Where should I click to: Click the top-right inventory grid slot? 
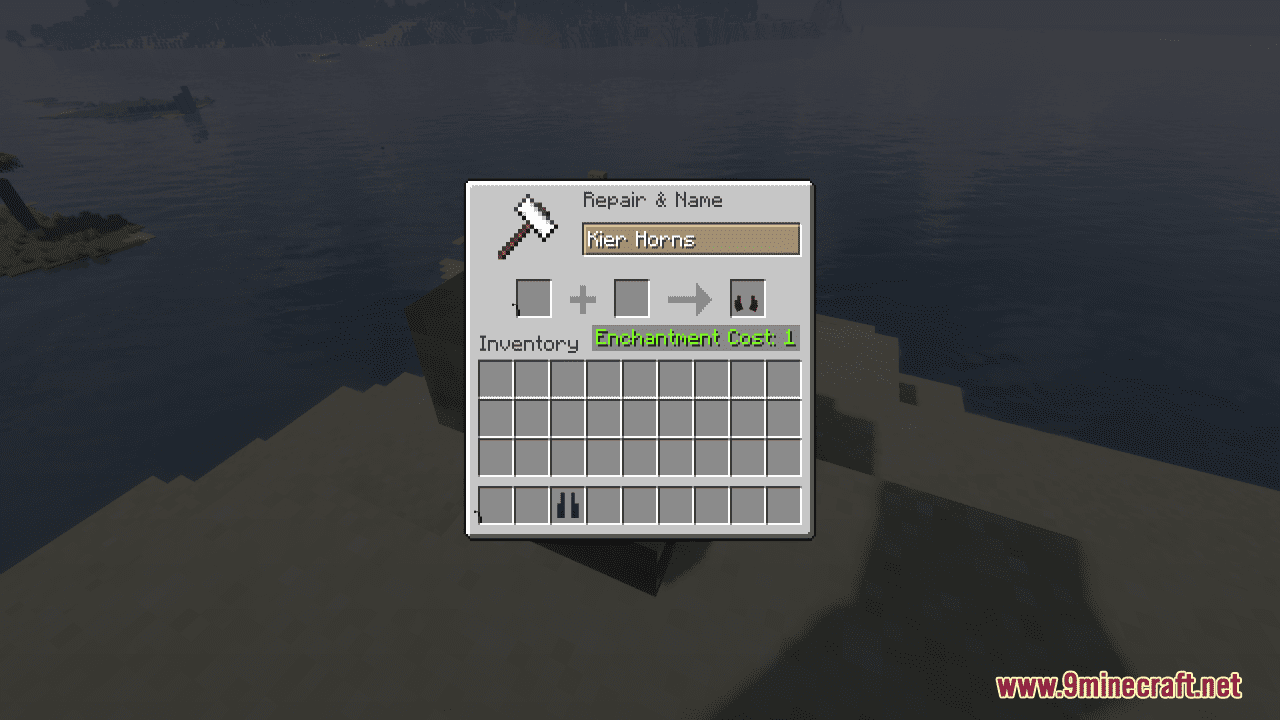click(784, 380)
